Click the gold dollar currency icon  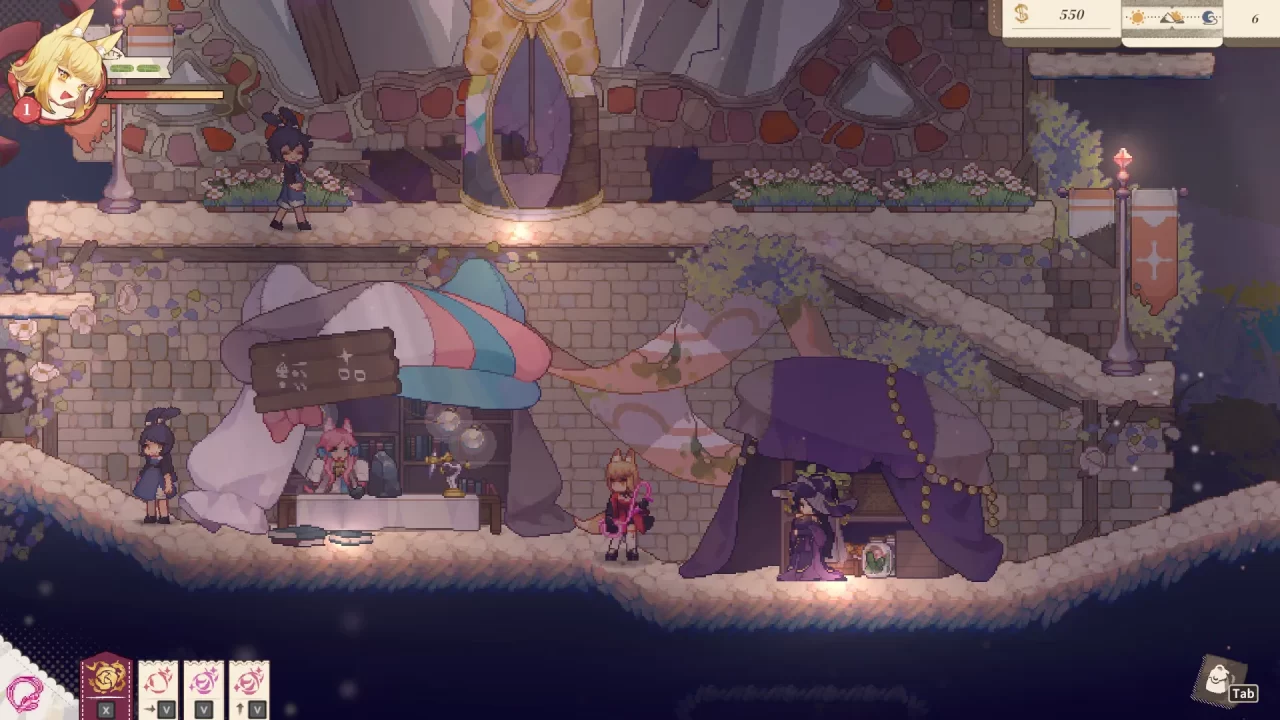pyautogui.click(x=1022, y=16)
